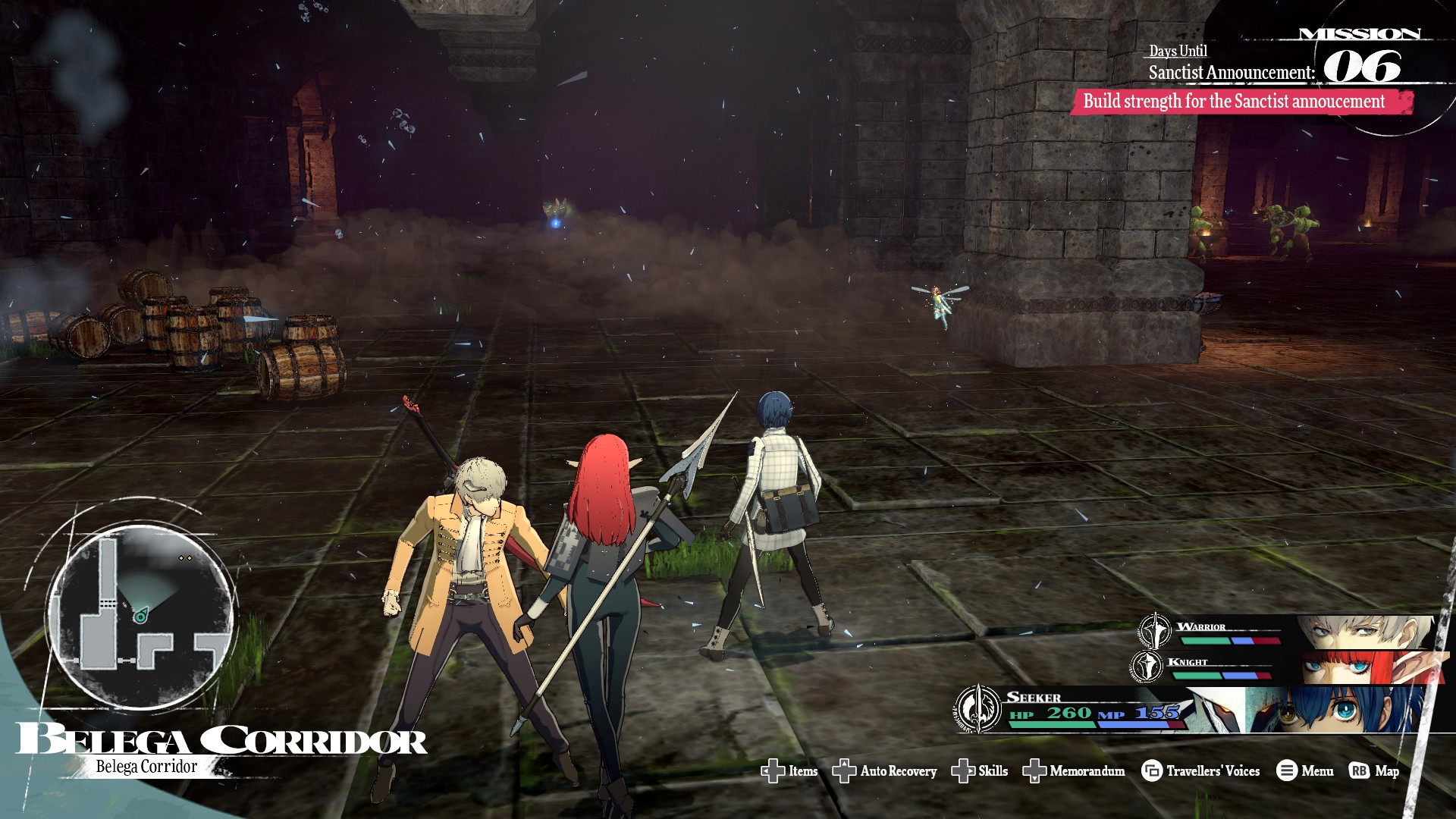Check the days-until-announcement mission counter
Image resolution: width=1456 pixels, height=819 pixels.
(x=1361, y=67)
